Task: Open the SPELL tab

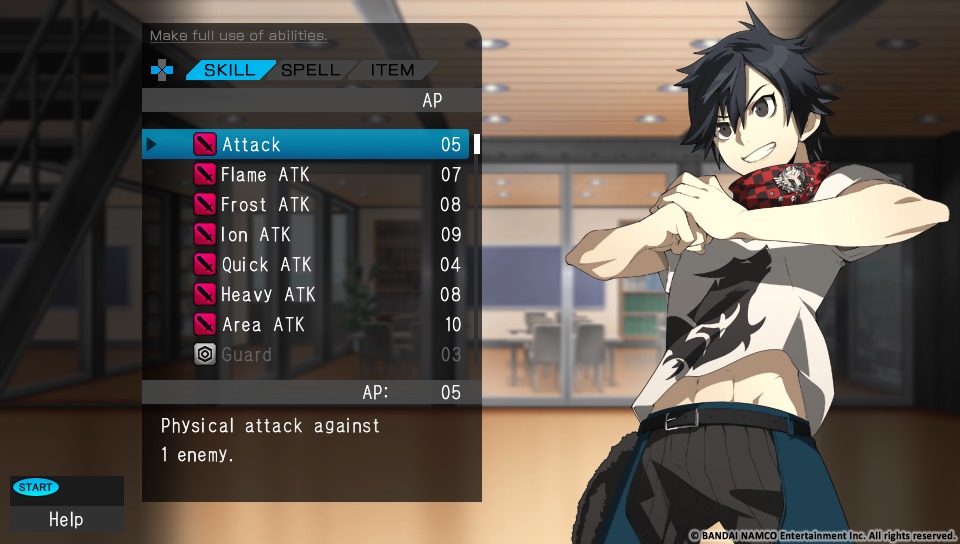Action: pyautogui.click(x=310, y=71)
